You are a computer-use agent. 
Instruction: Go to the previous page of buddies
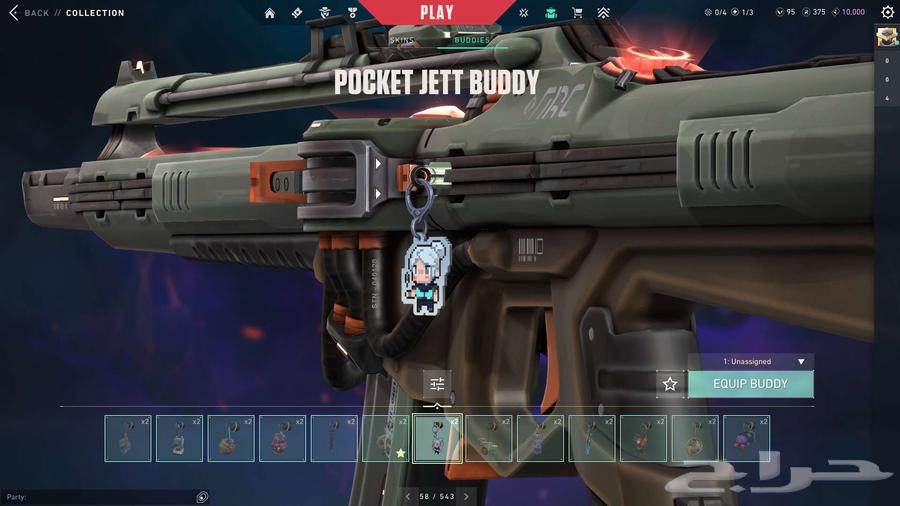point(408,497)
